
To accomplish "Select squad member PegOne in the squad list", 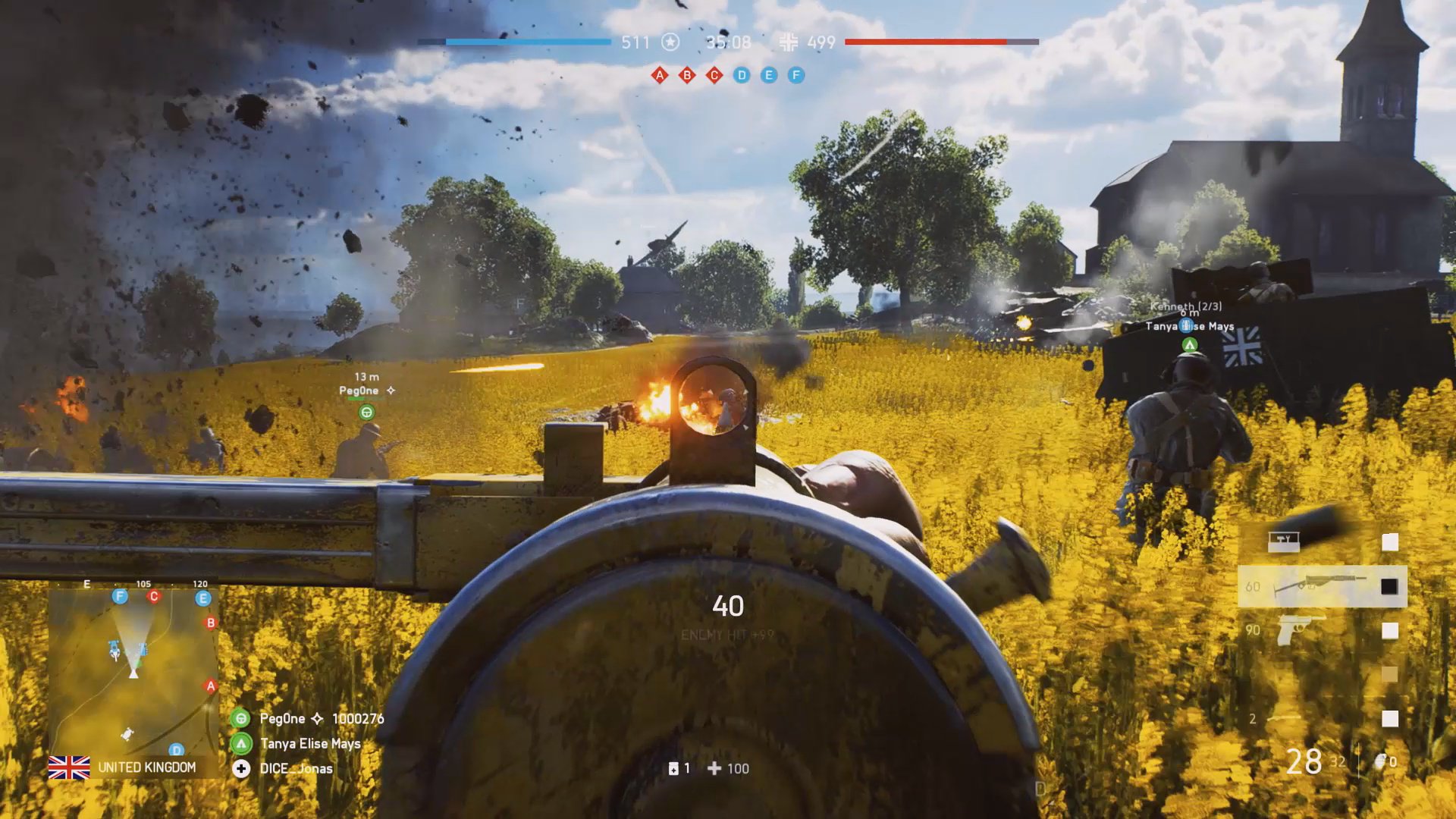I will click(x=282, y=718).
